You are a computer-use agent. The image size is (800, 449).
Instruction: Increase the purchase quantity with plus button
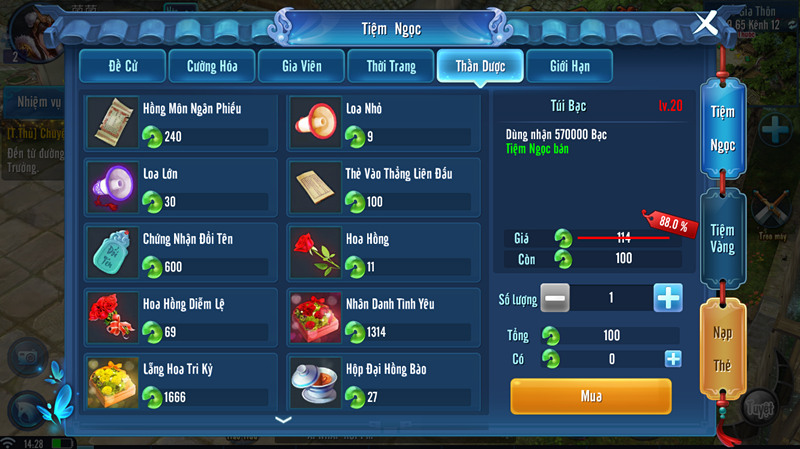tap(668, 298)
